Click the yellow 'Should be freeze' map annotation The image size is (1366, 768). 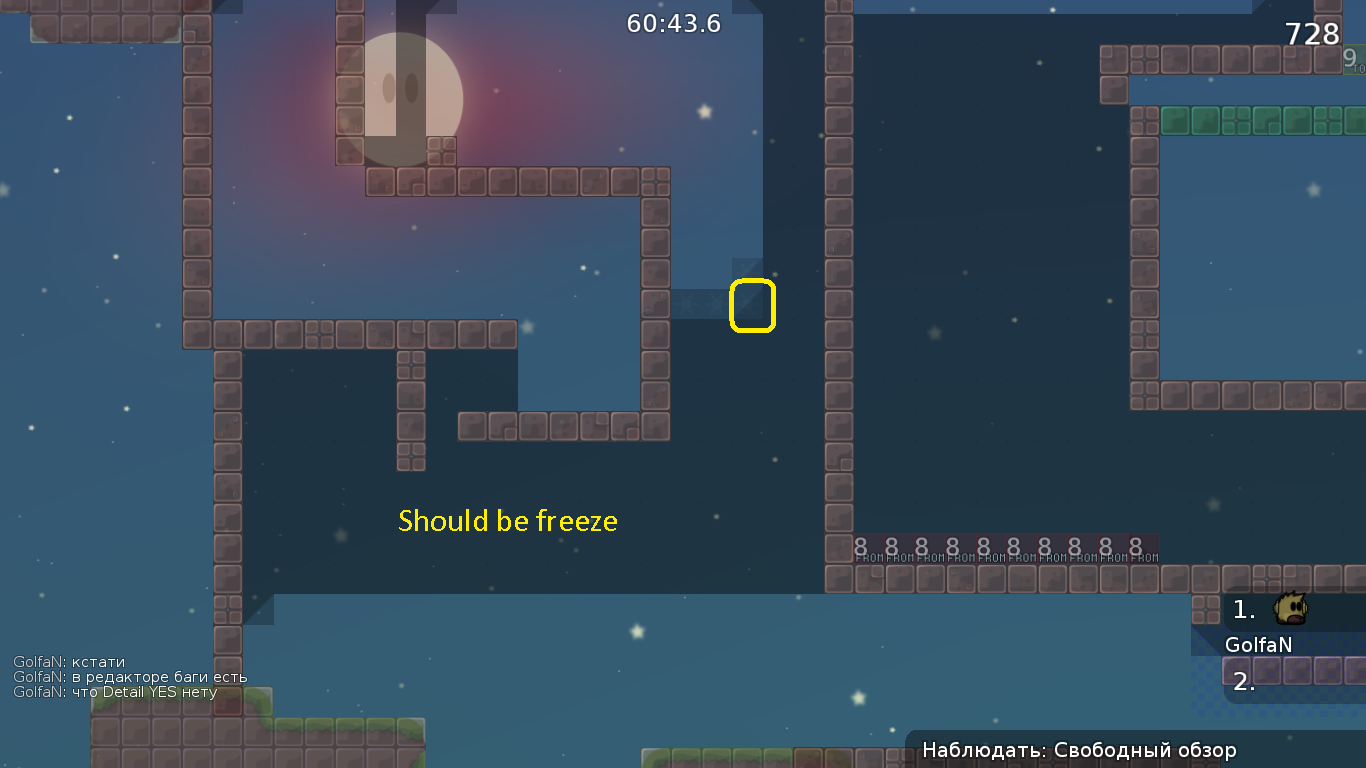pyautogui.click(x=508, y=520)
